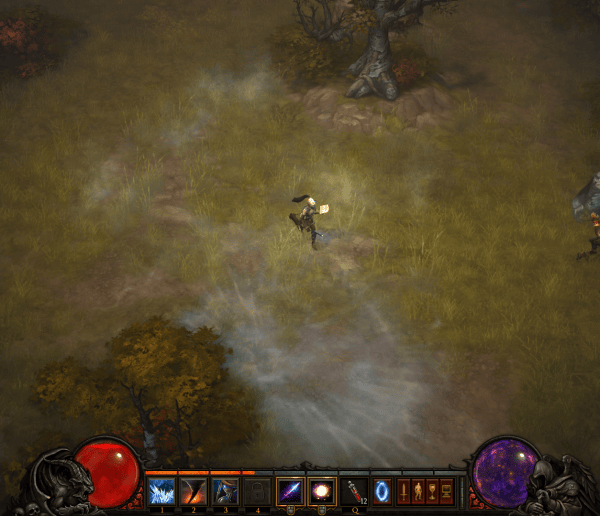Viewport: 600px width, 516px height.
Task: Cast the tornado skill in slot 2
Action: (x=192, y=491)
